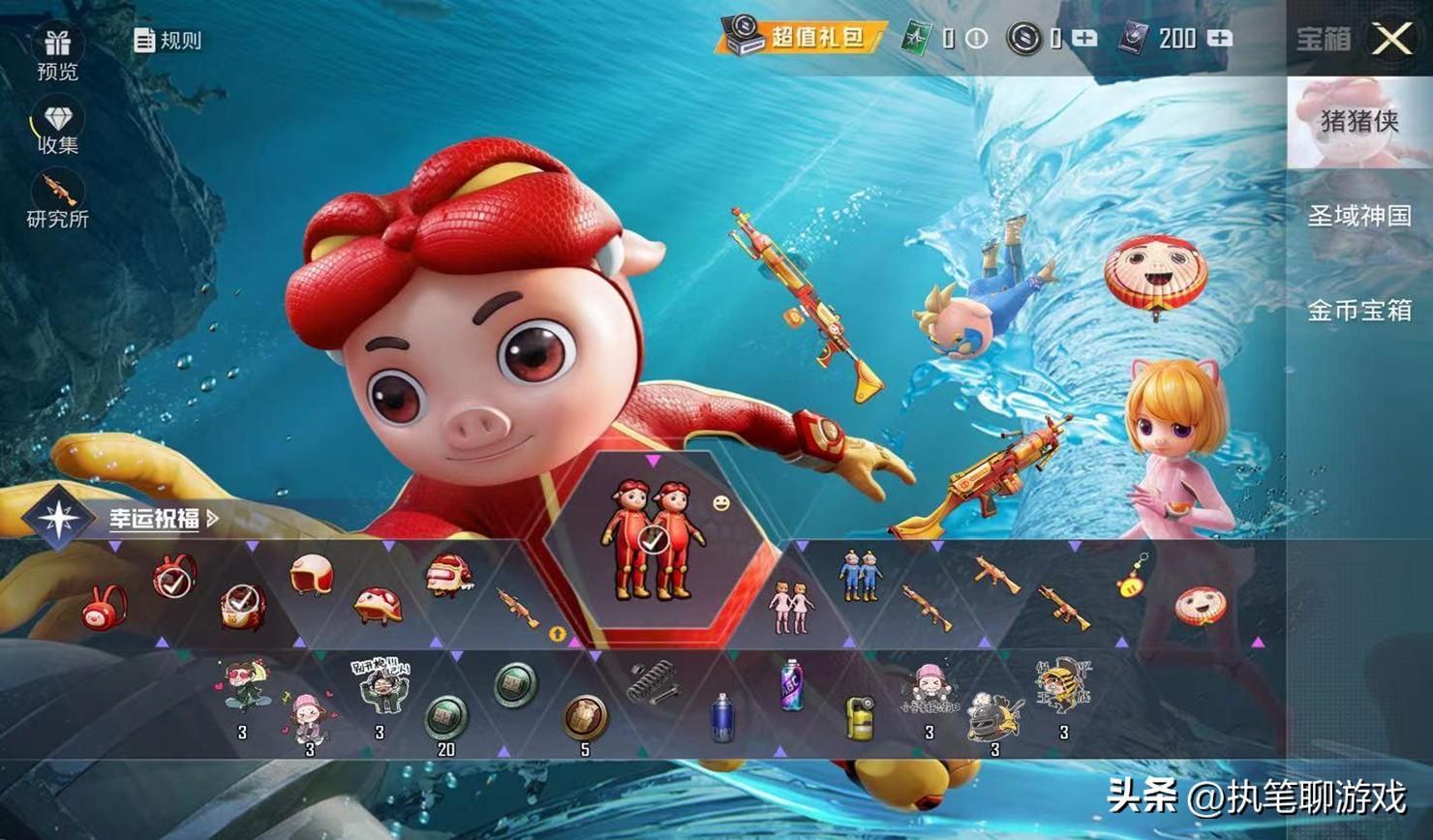Select the pig-face parachute reward
Screen dimensions: 1433x840
coord(1200,607)
